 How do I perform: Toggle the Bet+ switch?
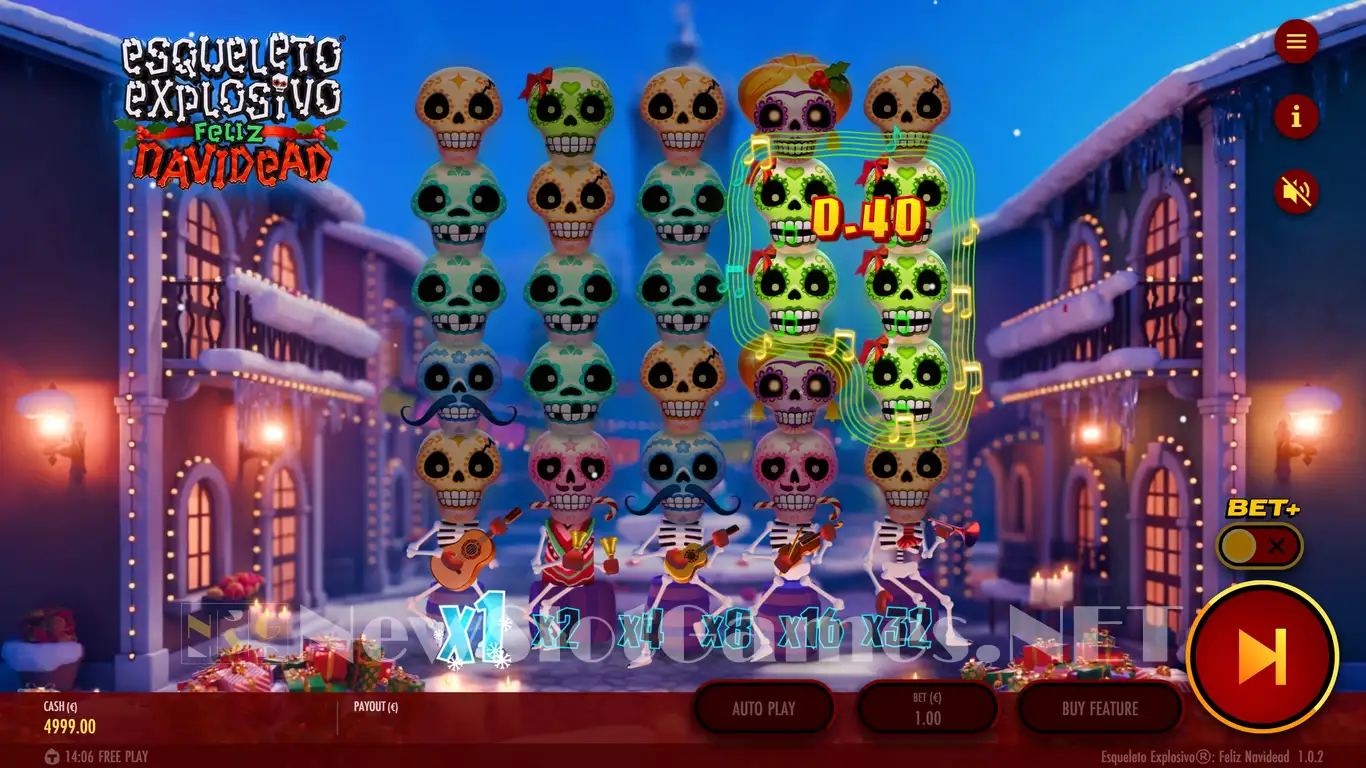coord(1259,546)
